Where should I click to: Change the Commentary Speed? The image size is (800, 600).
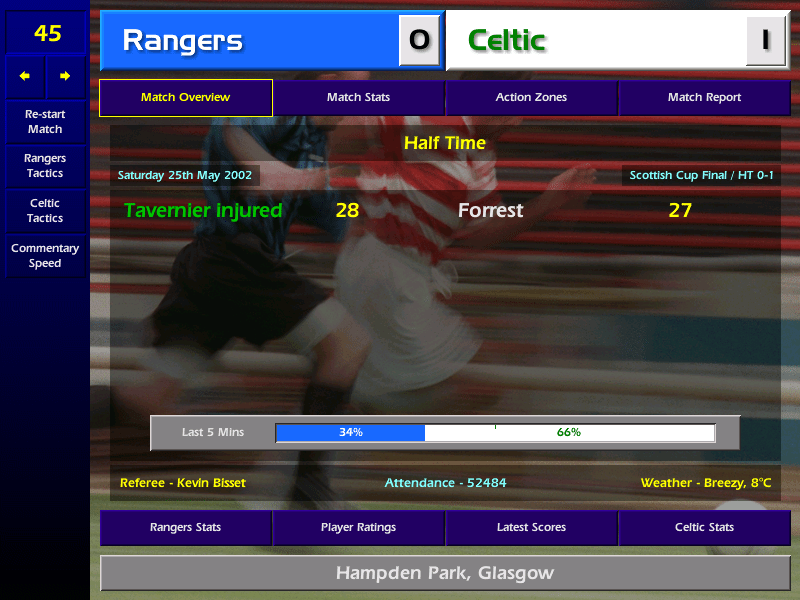point(45,256)
